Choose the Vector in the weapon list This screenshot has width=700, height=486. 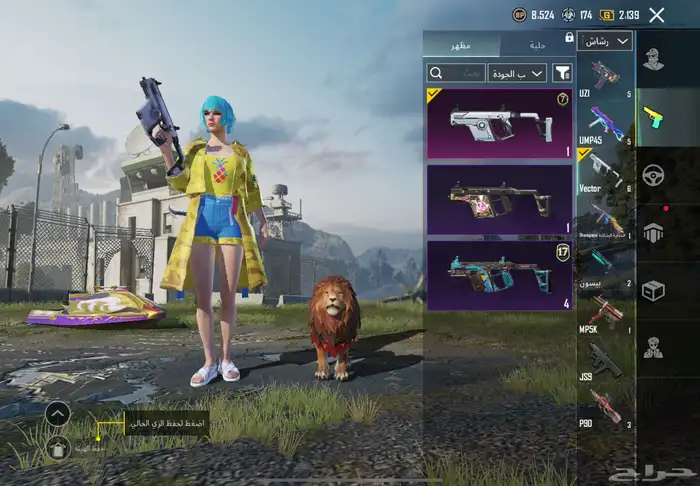(x=606, y=170)
